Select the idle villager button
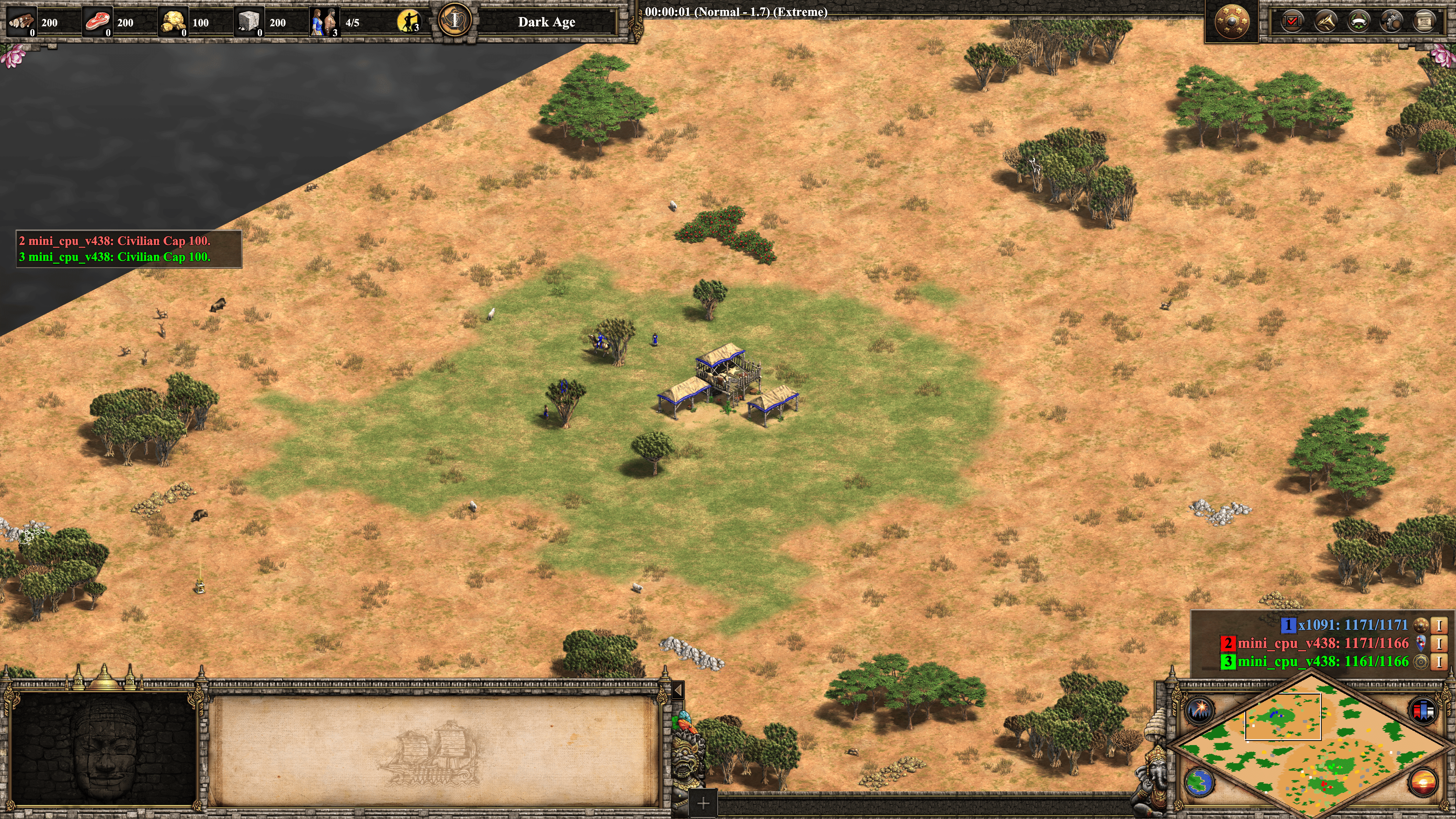Viewport: 1456px width, 819px height. pyautogui.click(x=408, y=22)
